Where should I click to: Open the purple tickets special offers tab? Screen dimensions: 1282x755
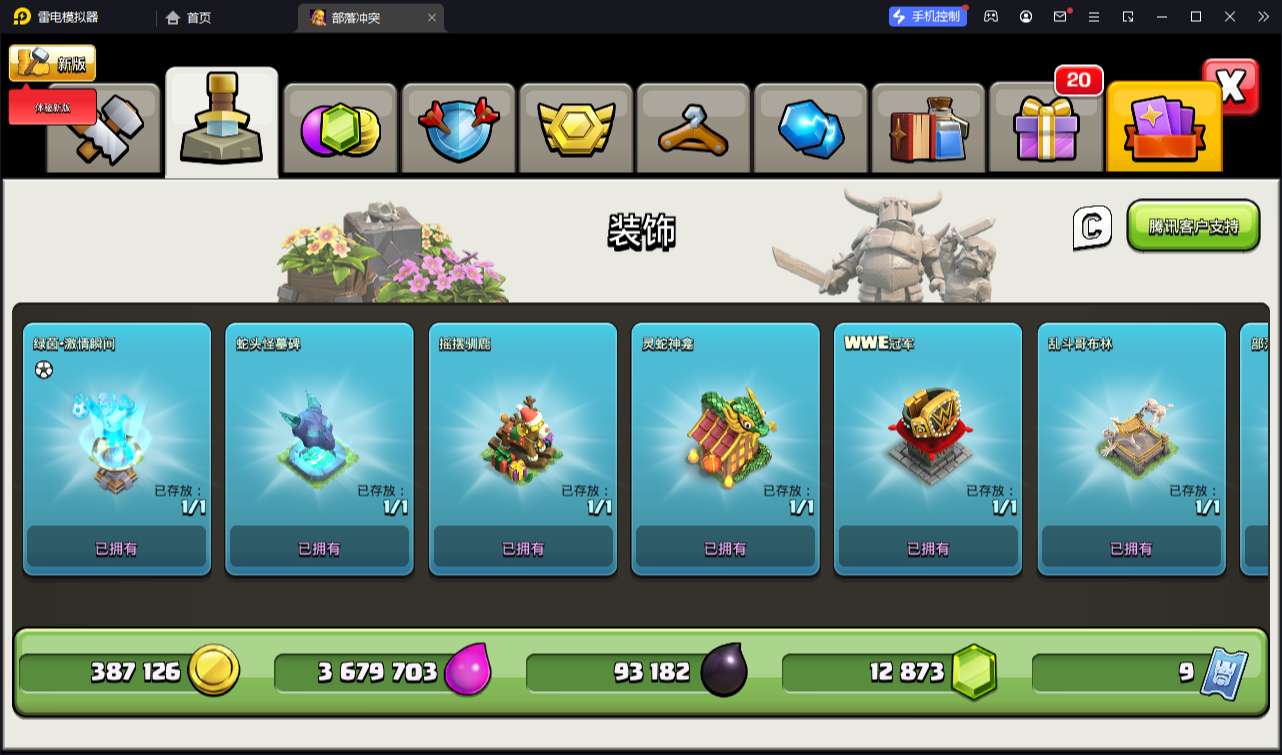1163,130
